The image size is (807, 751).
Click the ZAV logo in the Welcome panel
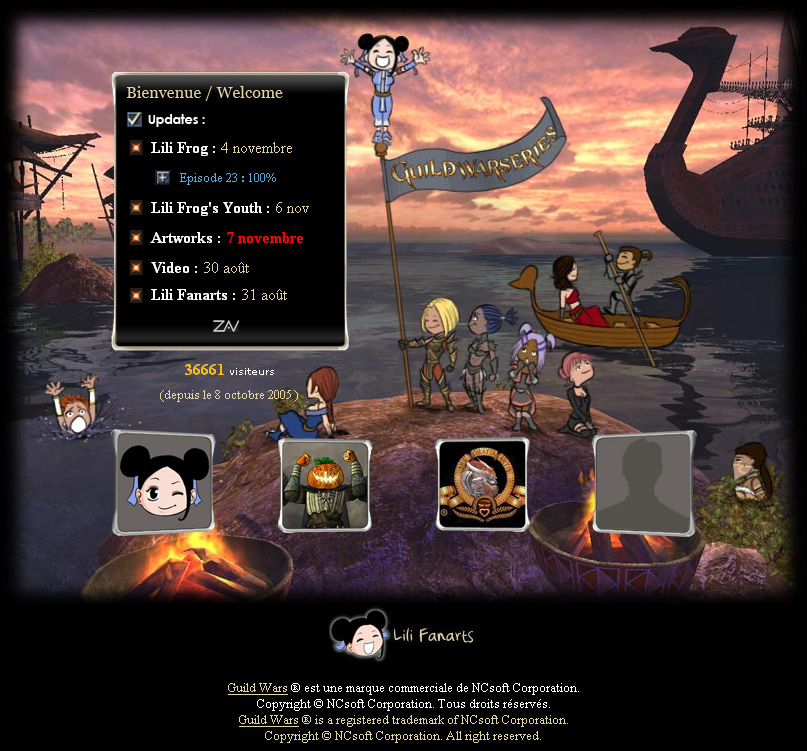pyautogui.click(x=226, y=326)
